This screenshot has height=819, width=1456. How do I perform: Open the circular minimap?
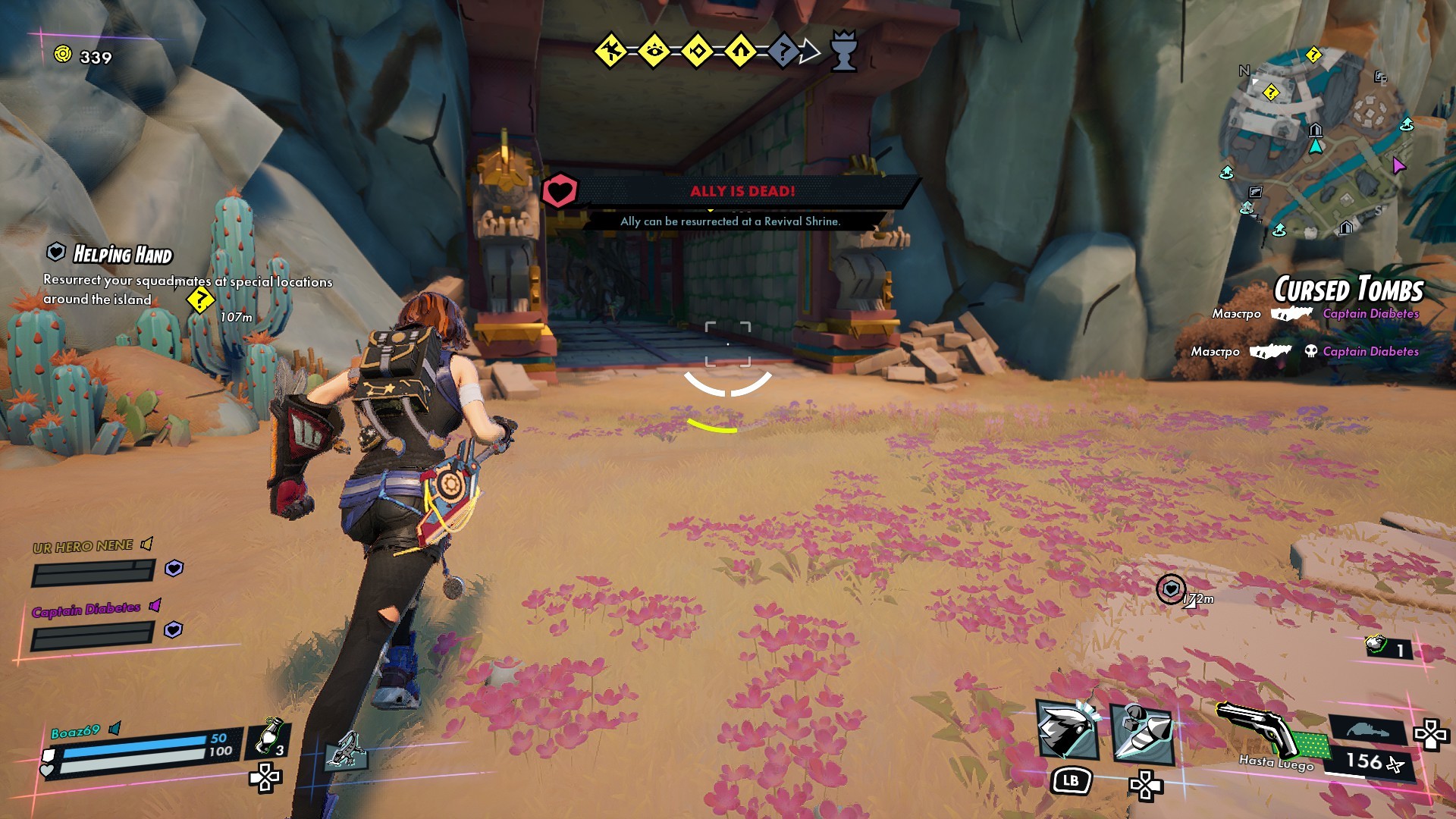click(1317, 144)
